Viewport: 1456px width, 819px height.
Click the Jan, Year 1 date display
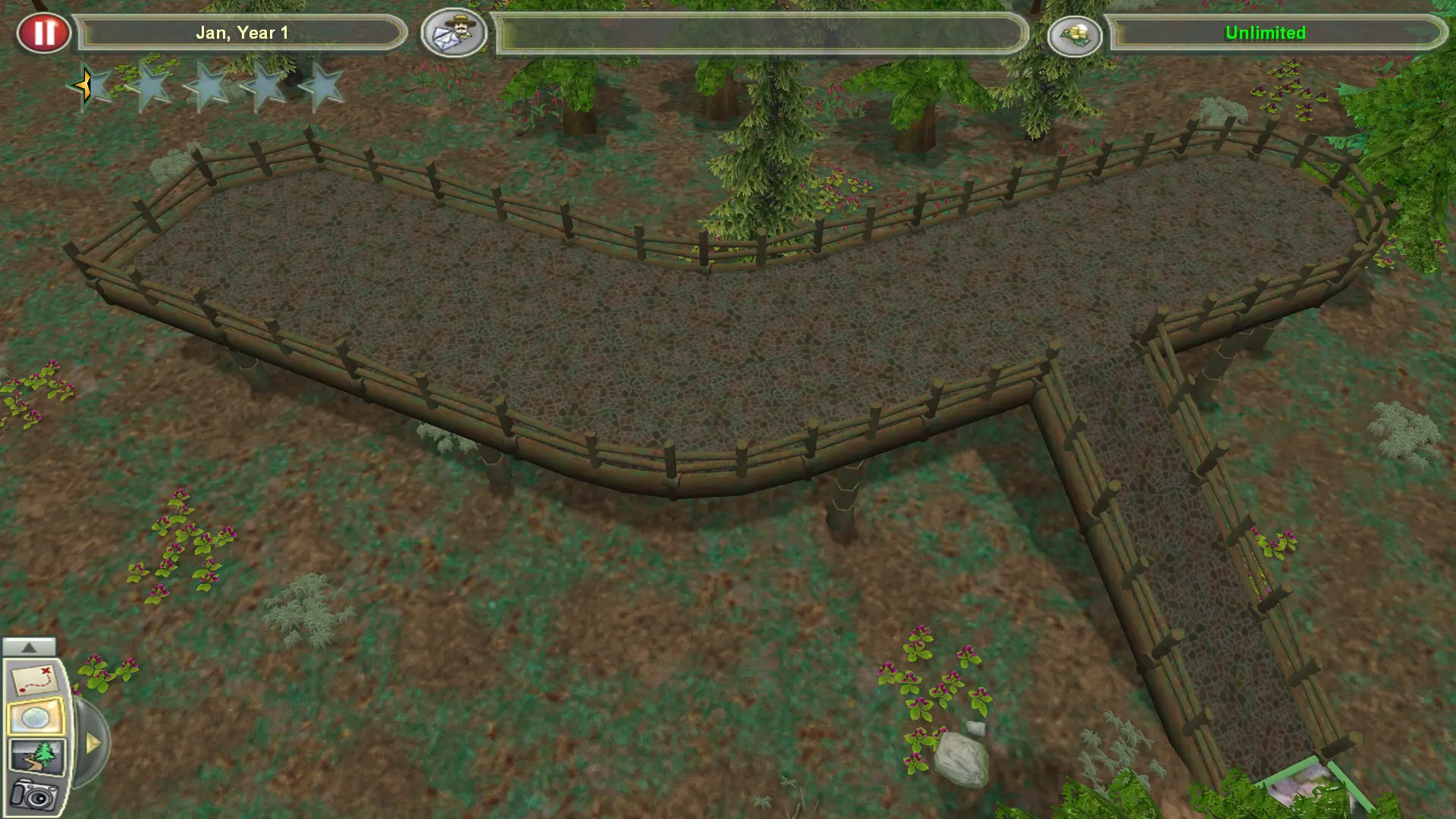click(242, 33)
